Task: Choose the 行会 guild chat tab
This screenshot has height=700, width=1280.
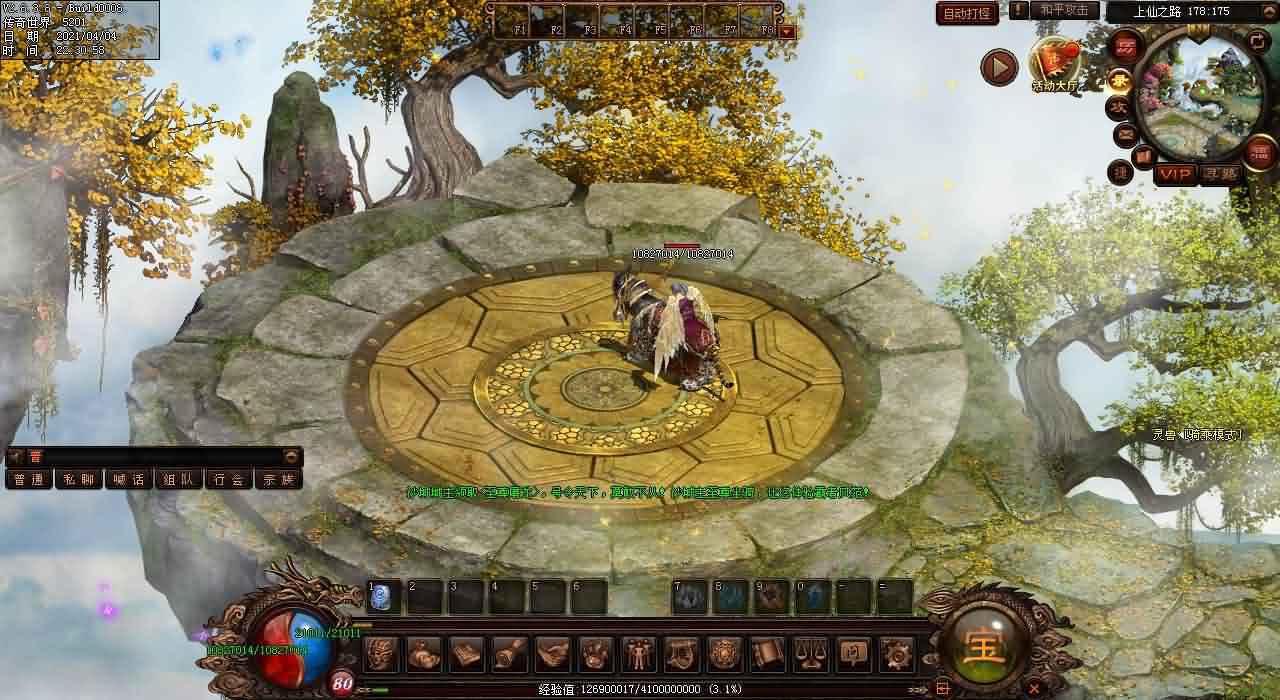Action: [x=229, y=479]
